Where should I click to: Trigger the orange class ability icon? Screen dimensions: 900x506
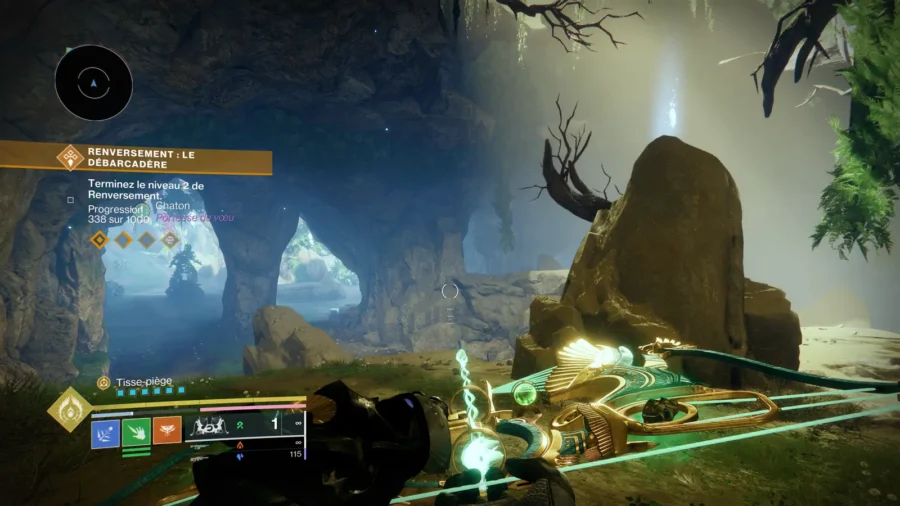pyautogui.click(x=167, y=431)
